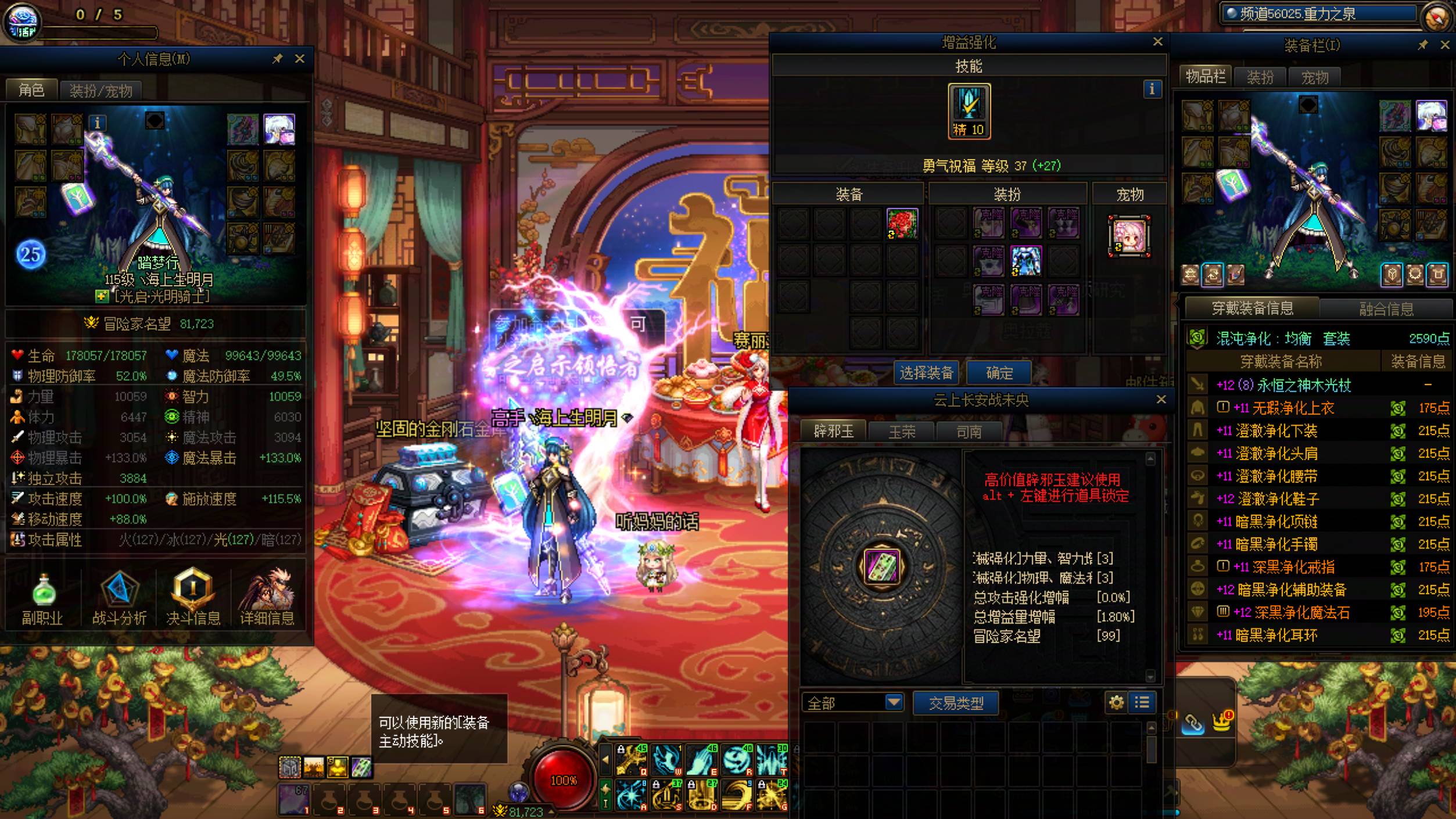Click the 交易类型 button
The height and width of the screenshot is (819, 1456).
(x=956, y=703)
